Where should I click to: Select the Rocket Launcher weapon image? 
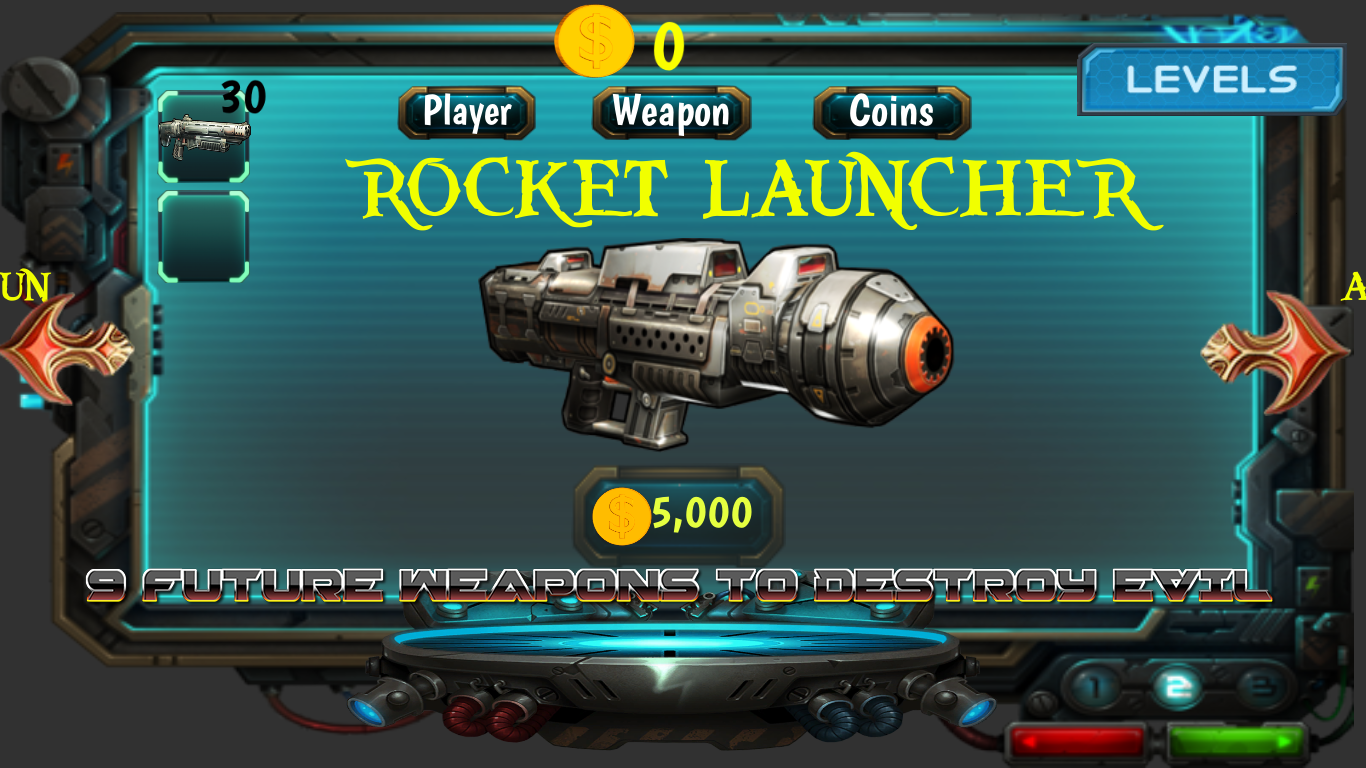(720, 345)
